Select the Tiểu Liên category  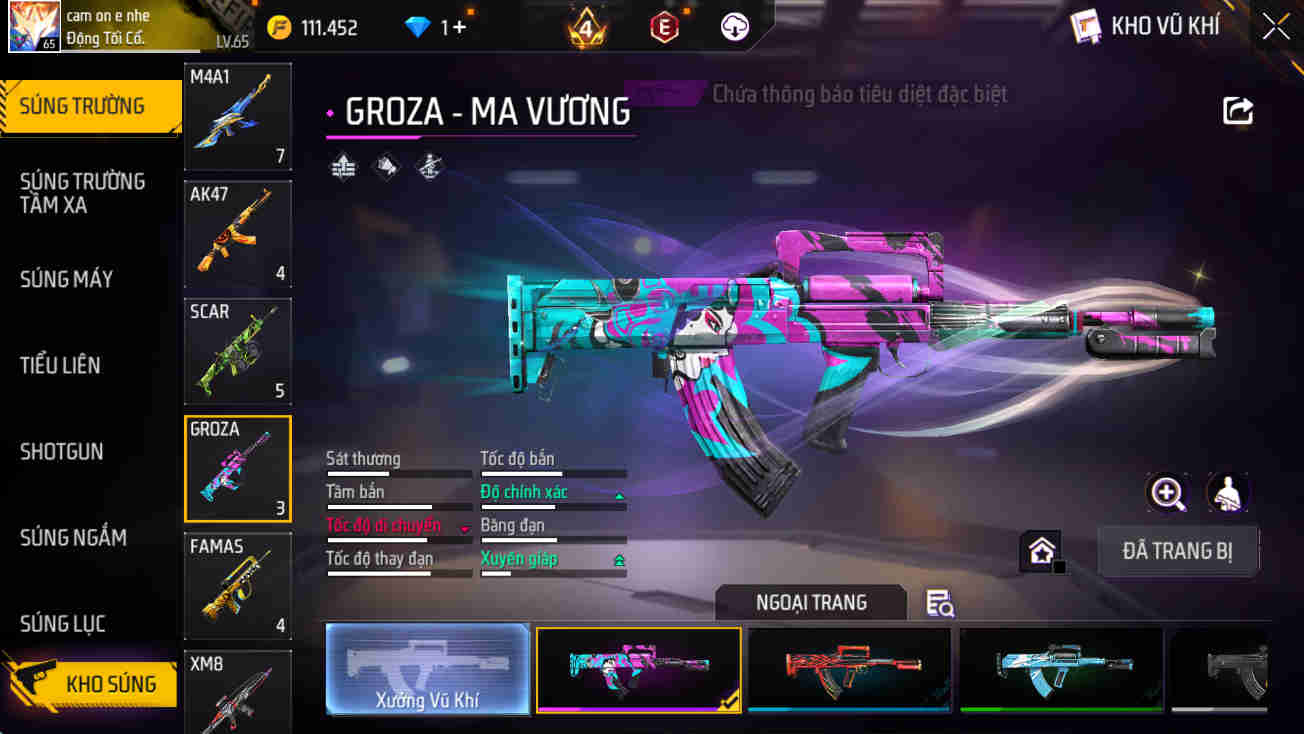click(x=60, y=365)
